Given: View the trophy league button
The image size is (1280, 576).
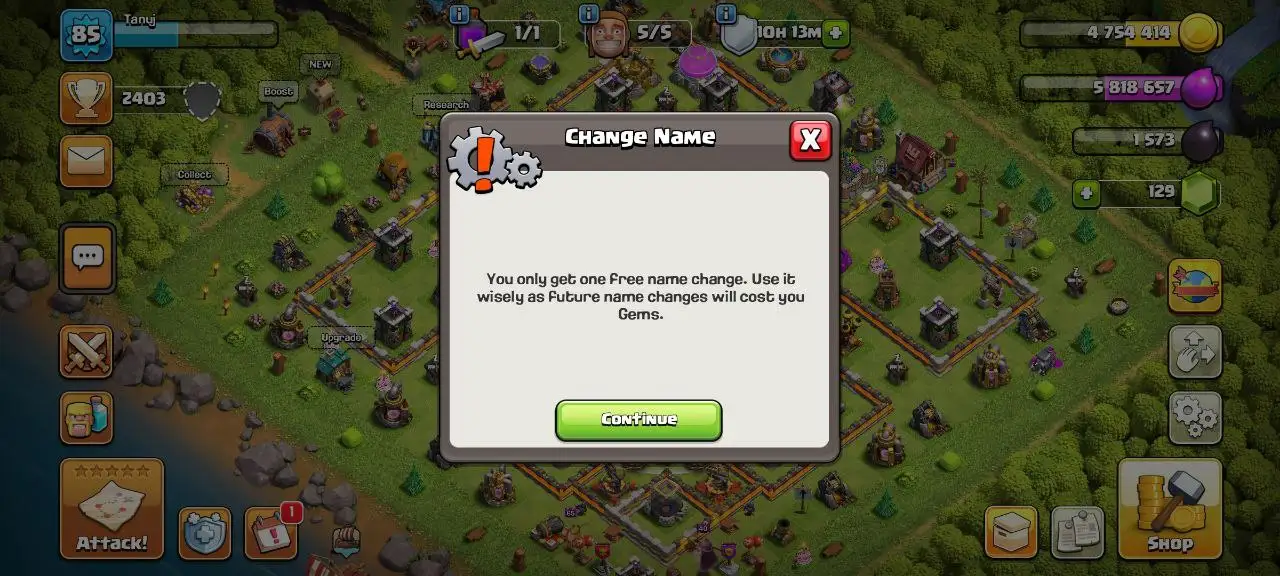Looking at the screenshot, I should pos(86,98).
